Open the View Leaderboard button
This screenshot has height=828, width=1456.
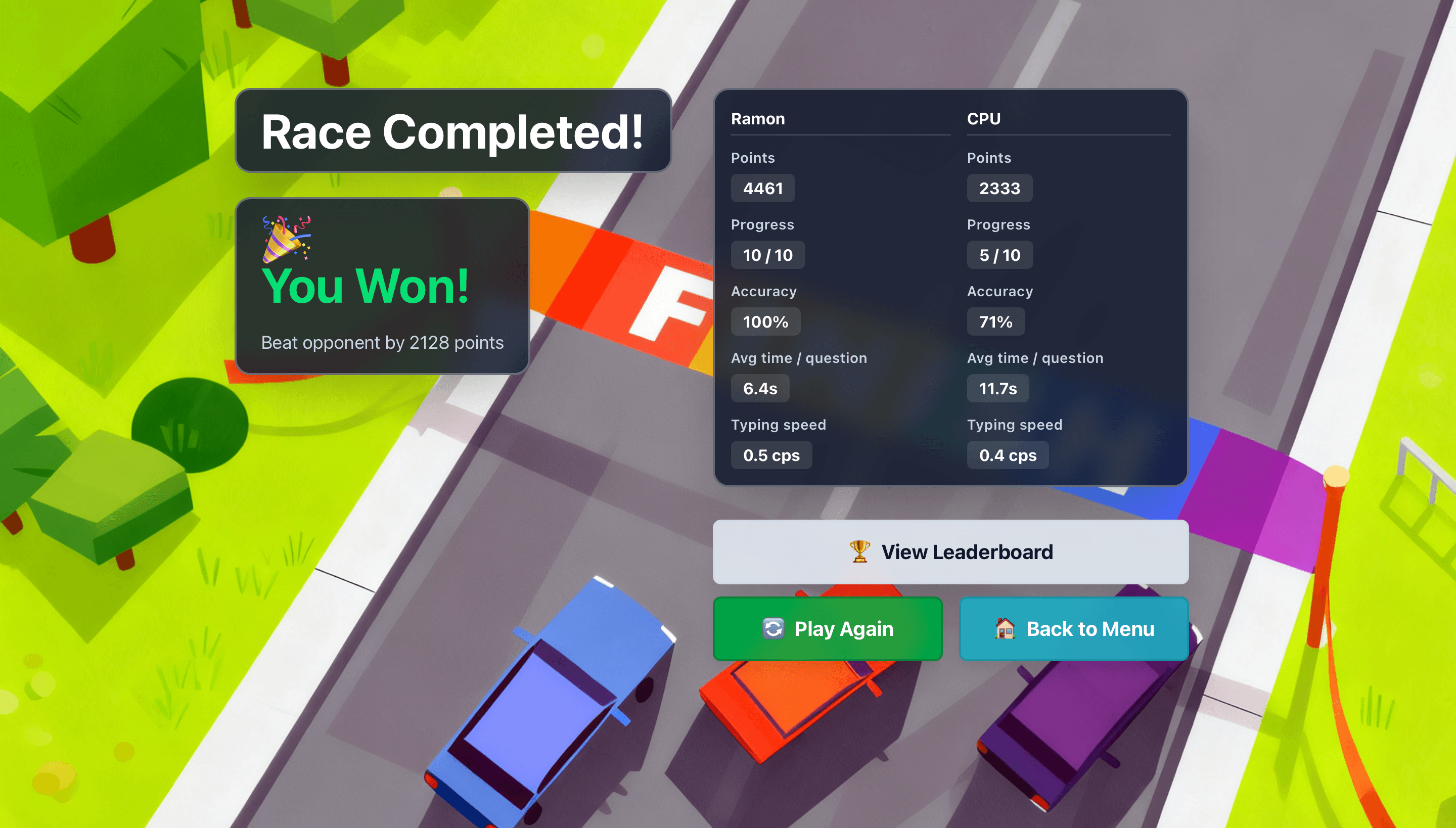(950, 551)
